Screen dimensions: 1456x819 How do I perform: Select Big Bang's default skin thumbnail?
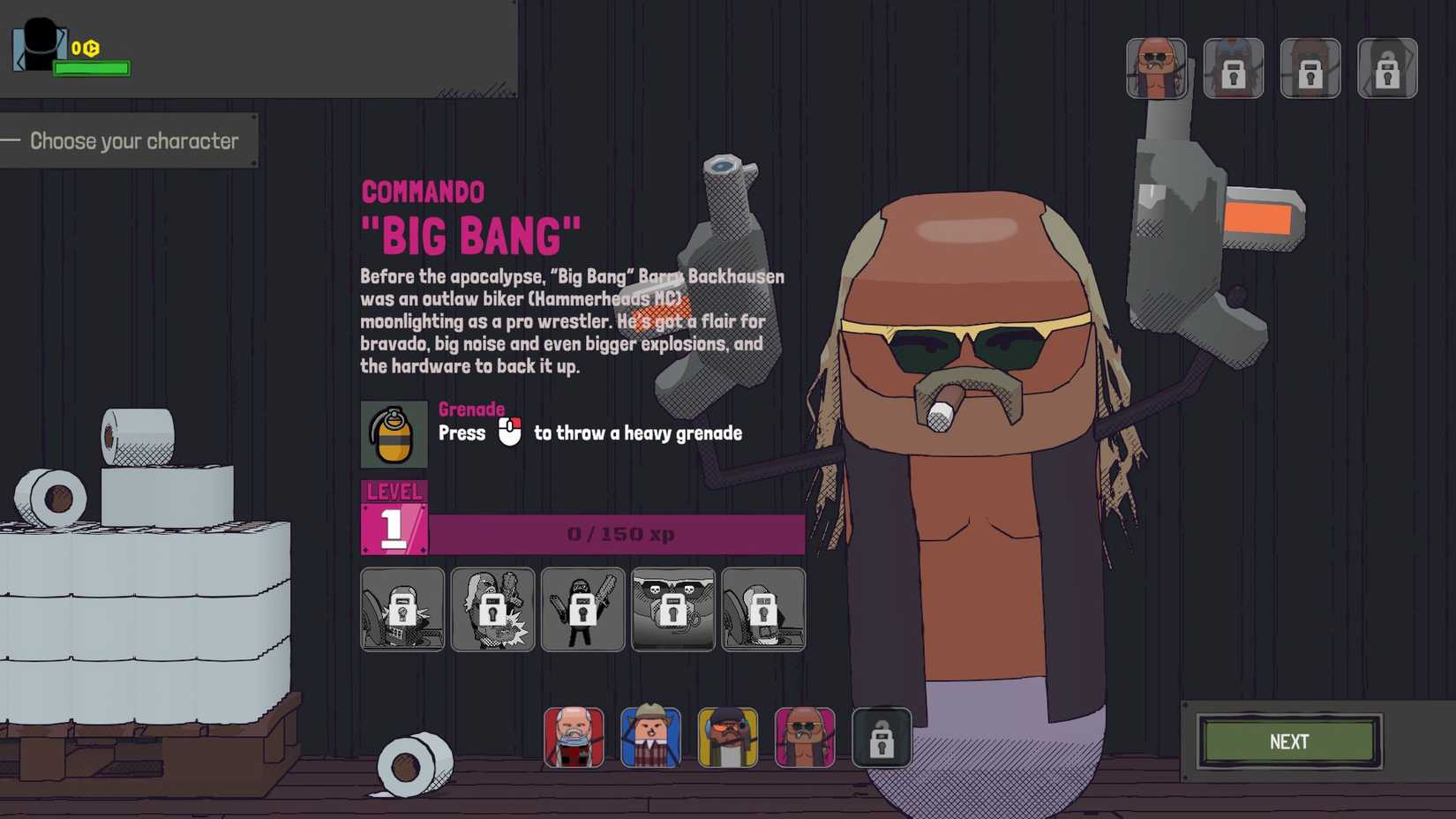click(1157, 68)
